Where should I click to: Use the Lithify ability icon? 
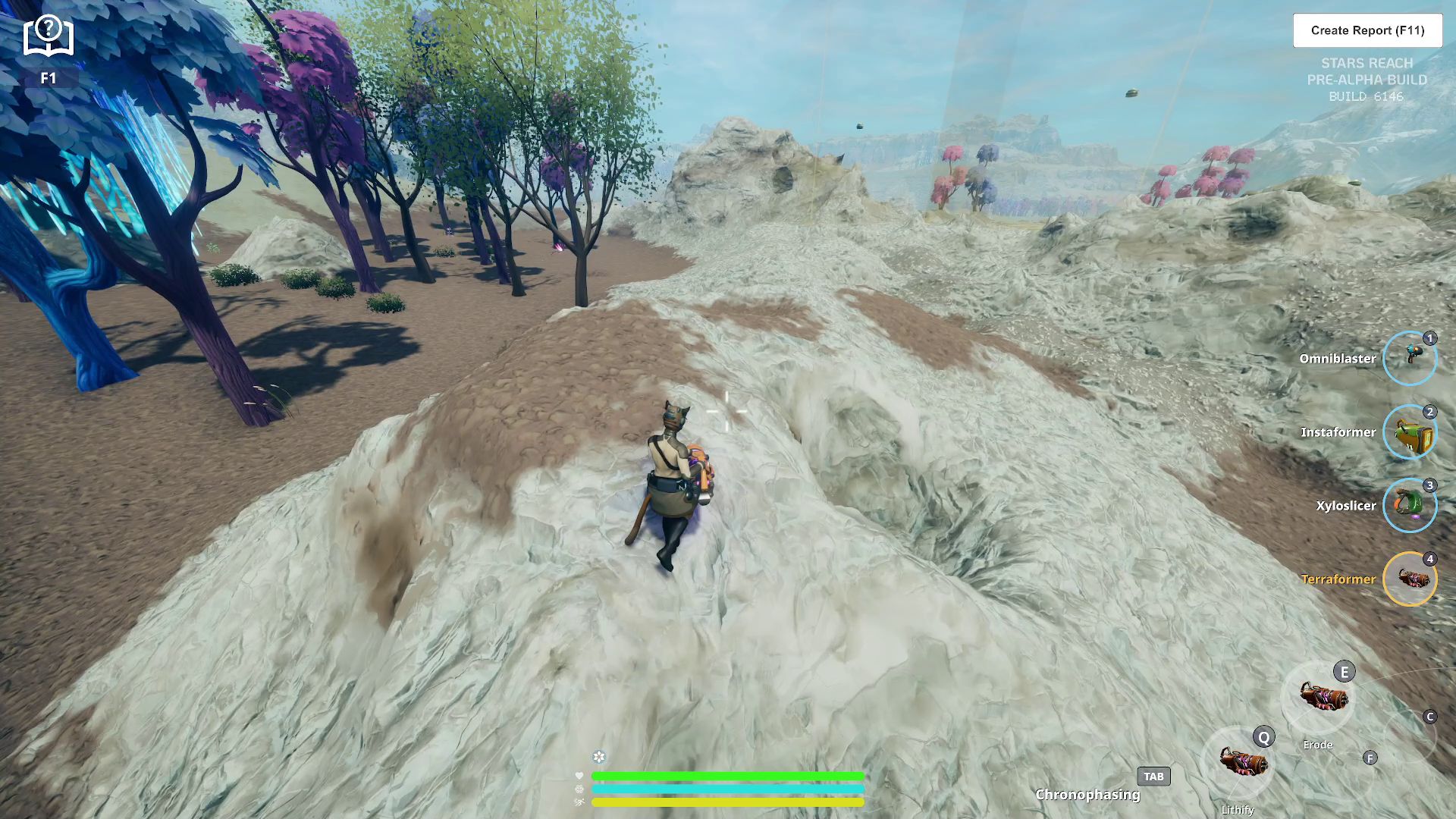tap(1238, 761)
